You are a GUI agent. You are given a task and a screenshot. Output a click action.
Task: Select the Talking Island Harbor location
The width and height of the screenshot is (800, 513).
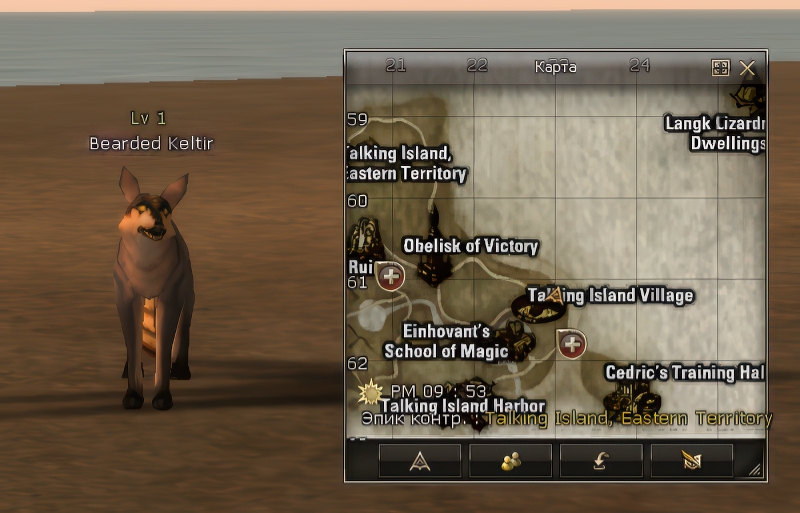click(x=462, y=406)
